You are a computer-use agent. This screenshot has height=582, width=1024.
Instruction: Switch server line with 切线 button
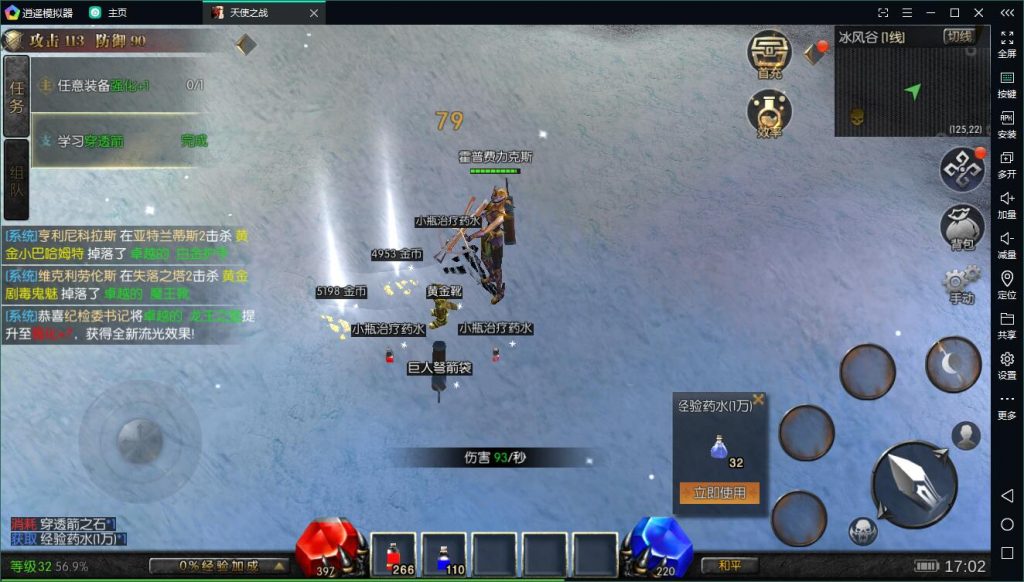(959, 37)
